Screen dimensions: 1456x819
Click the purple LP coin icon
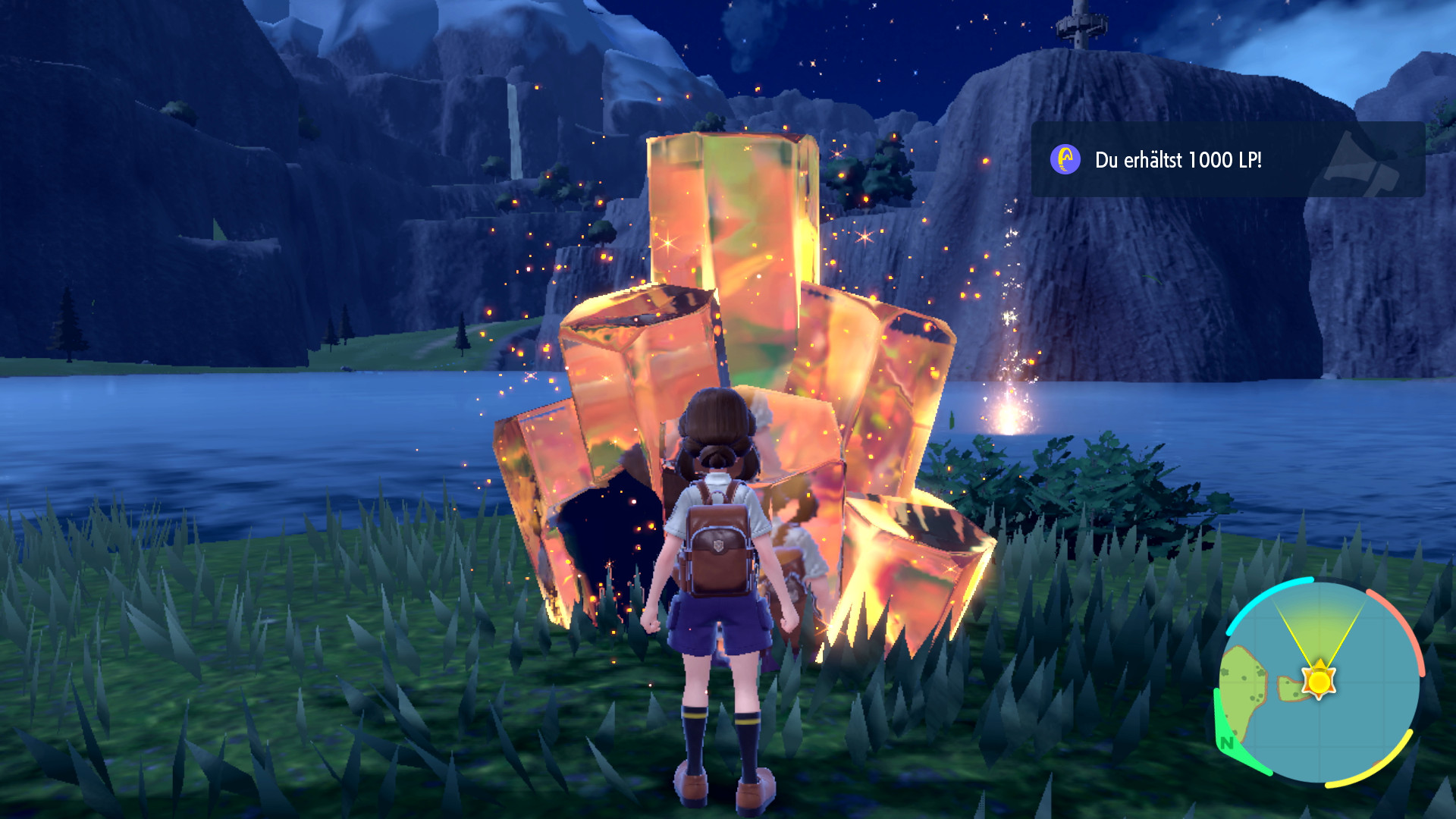pyautogui.click(x=1065, y=160)
